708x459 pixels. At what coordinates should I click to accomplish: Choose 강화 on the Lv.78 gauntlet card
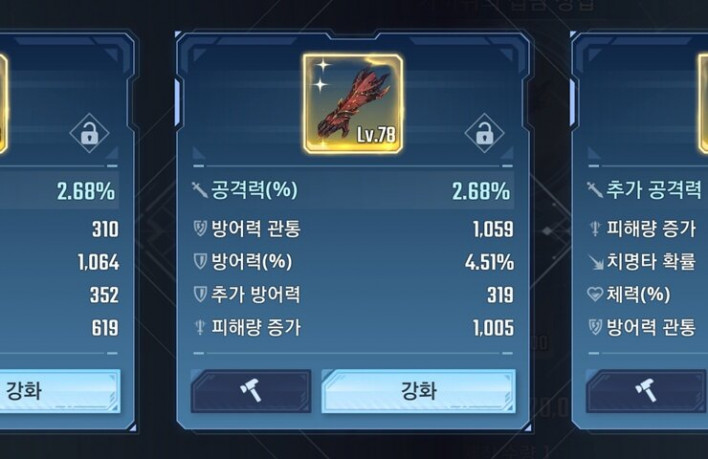[x=418, y=390]
